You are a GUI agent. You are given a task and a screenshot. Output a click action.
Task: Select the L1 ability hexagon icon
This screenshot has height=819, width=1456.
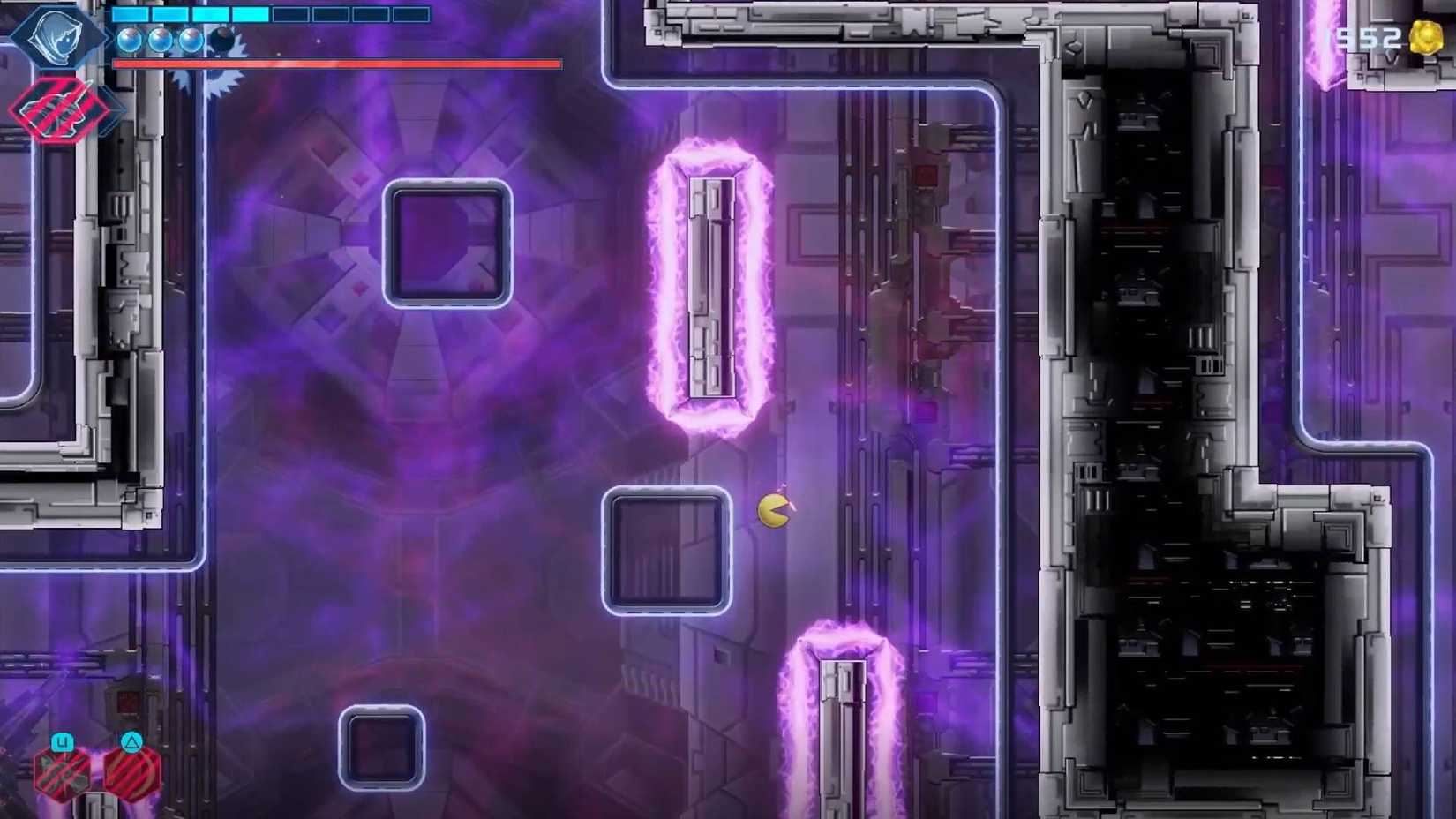click(x=60, y=773)
